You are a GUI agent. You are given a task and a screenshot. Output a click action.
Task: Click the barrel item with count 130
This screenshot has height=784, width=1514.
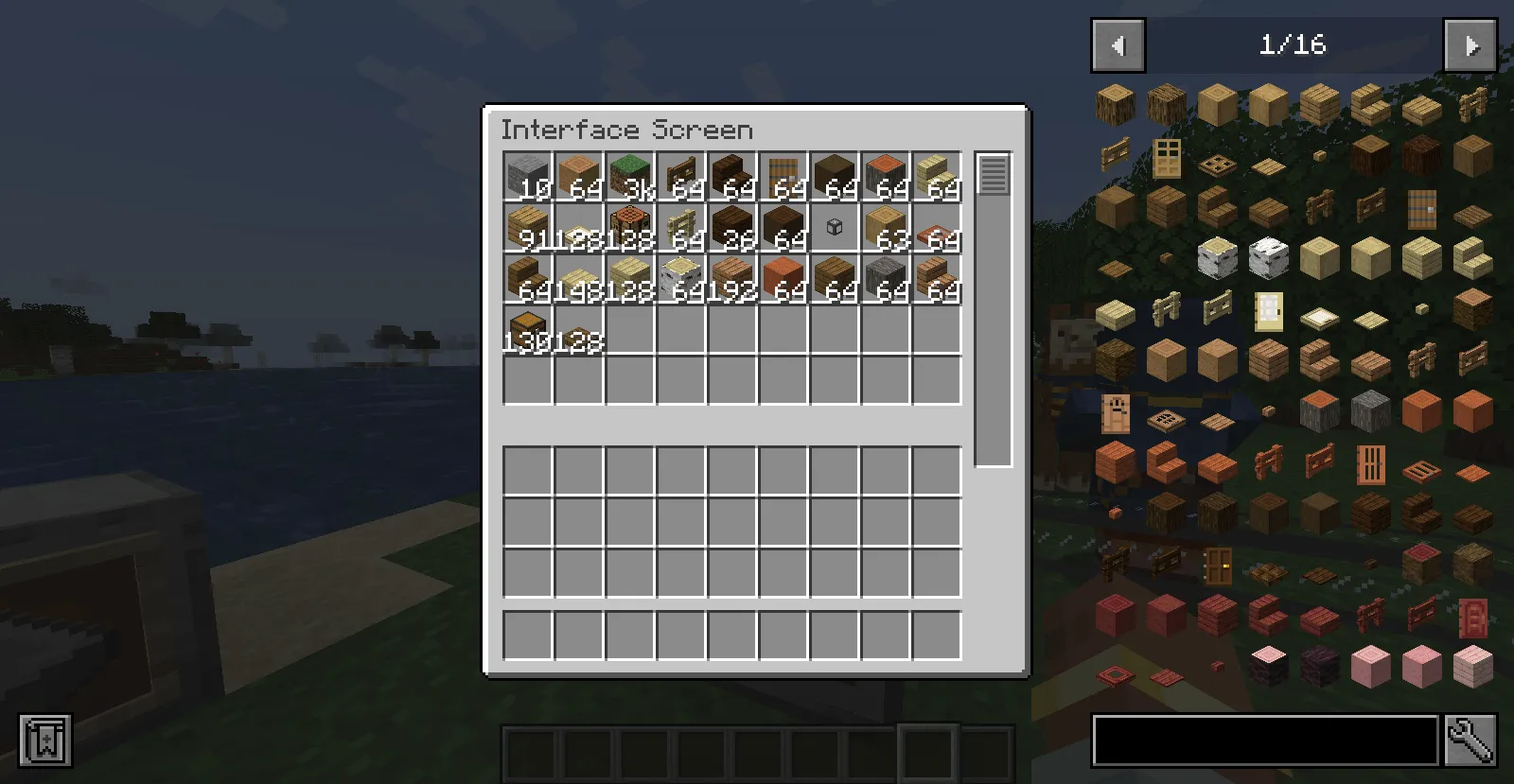point(528,329)
